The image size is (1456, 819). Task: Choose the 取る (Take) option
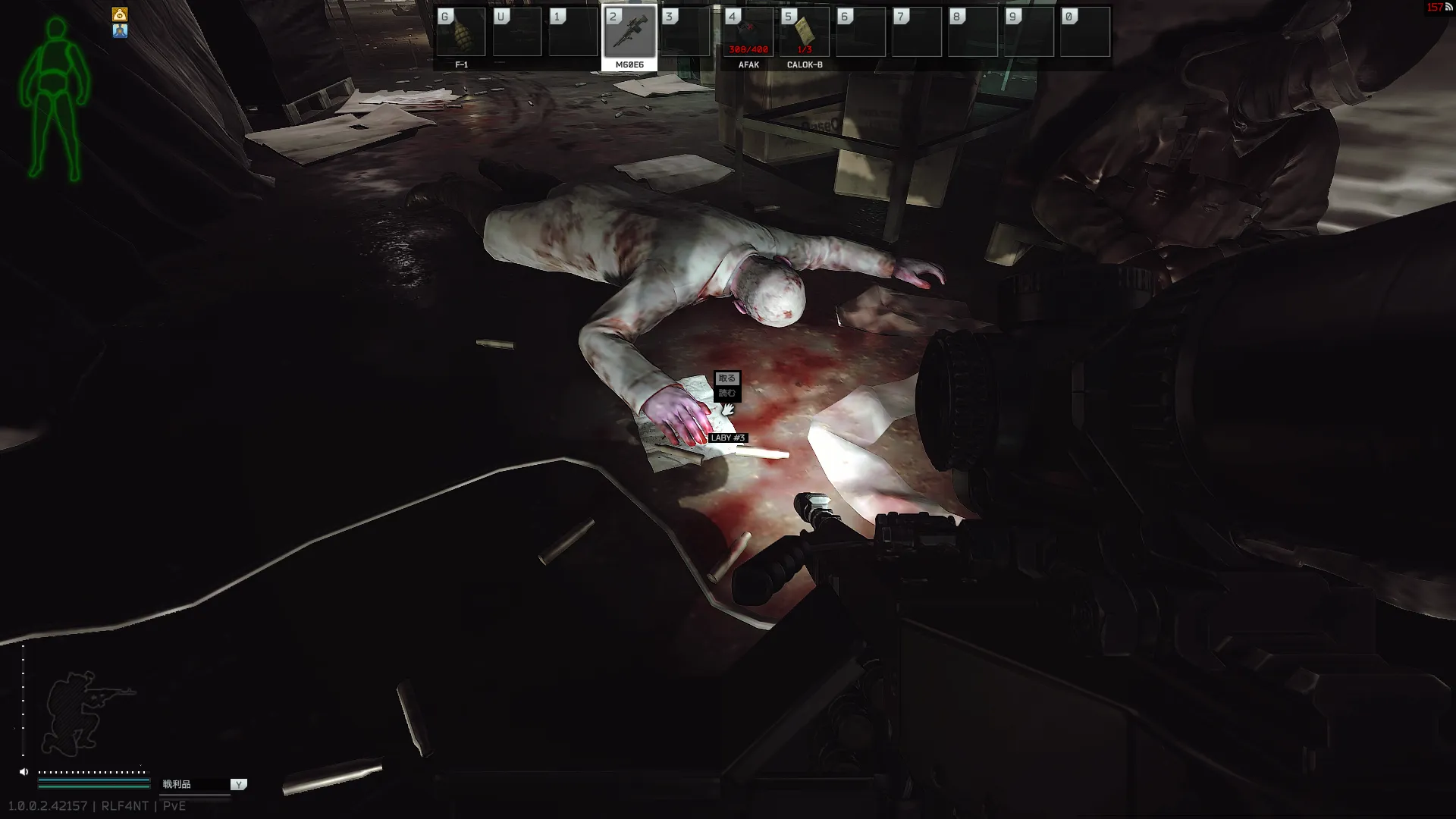726,378
